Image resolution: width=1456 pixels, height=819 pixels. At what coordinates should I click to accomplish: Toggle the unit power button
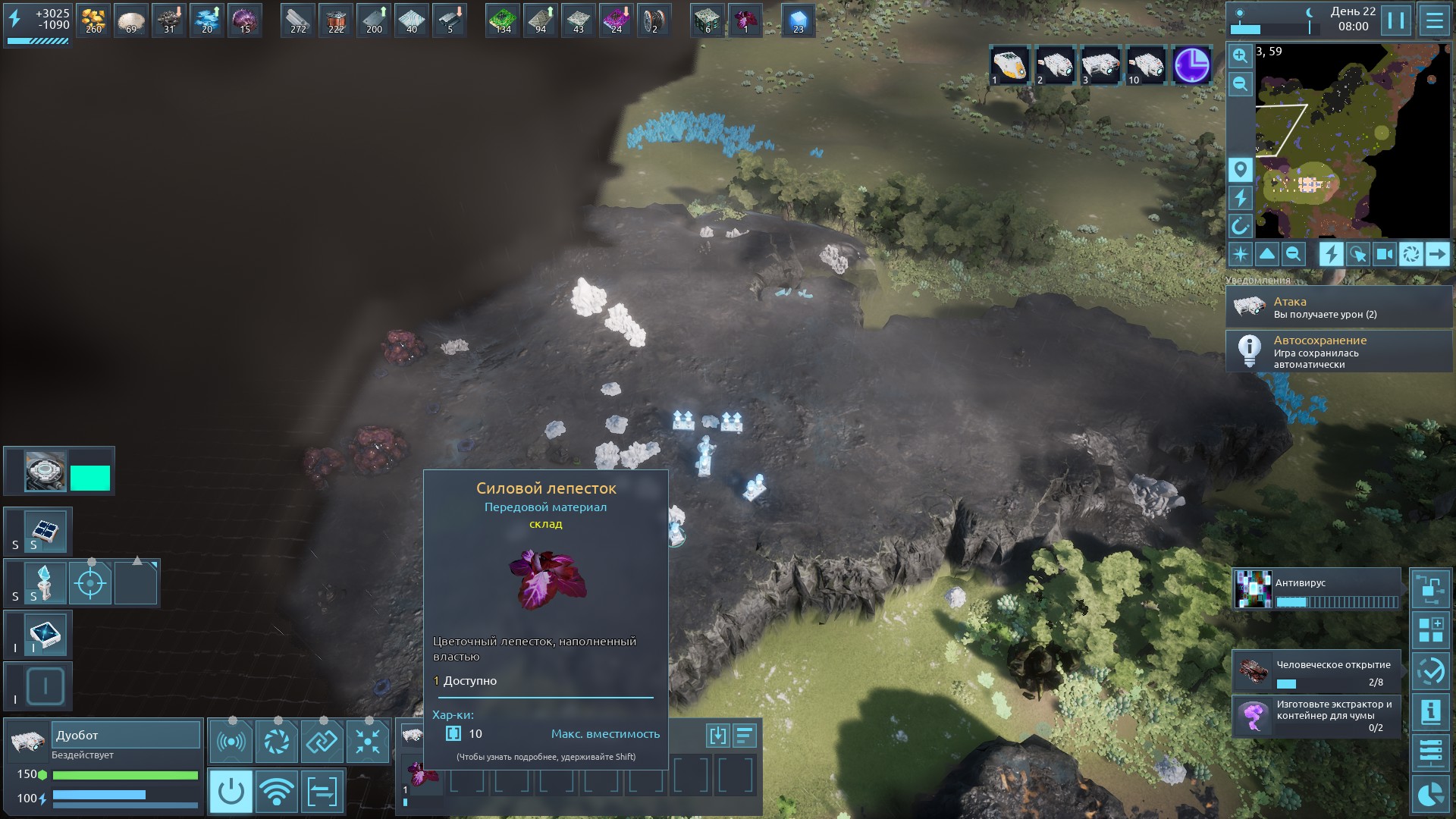click(231, 792)
